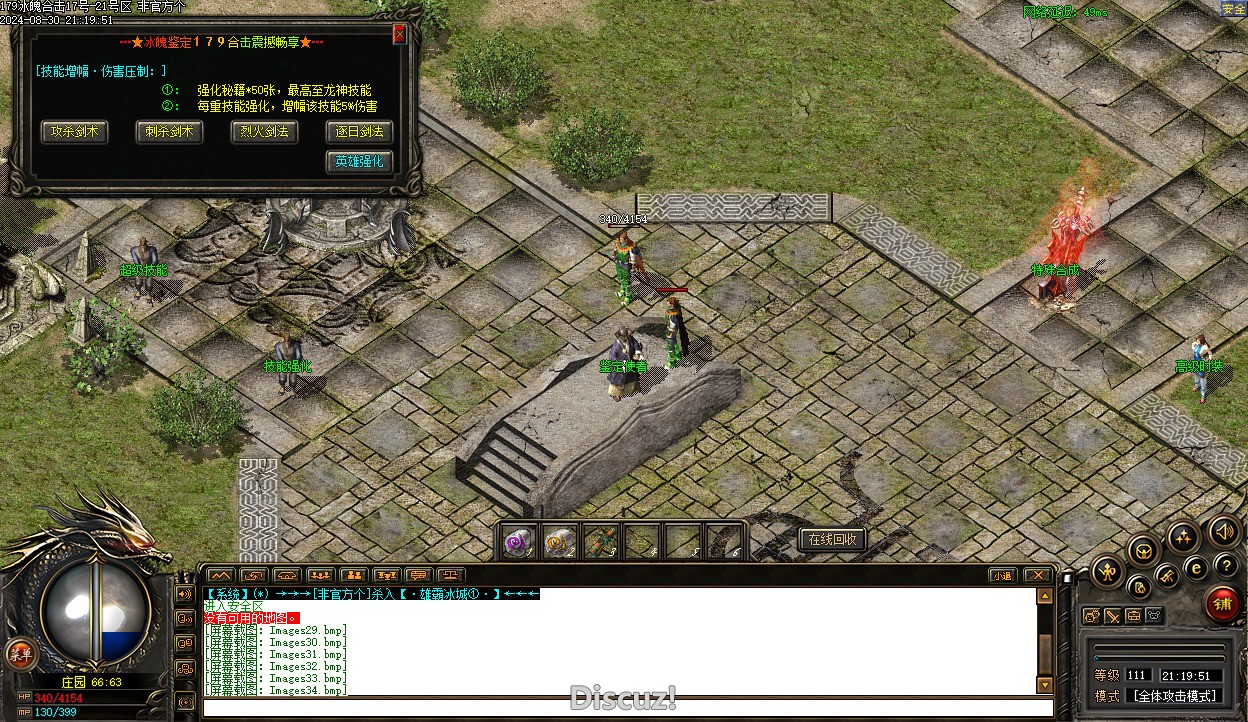The width and height of the screenshot is (1248, 722).
Task: Use the orange scroll in hotbar slot 2
Action: point(559,541)
